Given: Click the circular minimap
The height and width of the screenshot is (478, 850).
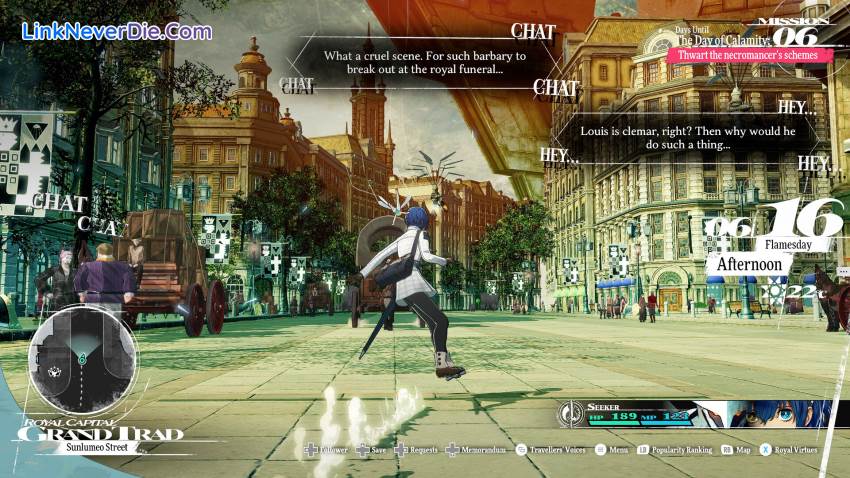Looking at the screenshot, I should tap(82, 362).
